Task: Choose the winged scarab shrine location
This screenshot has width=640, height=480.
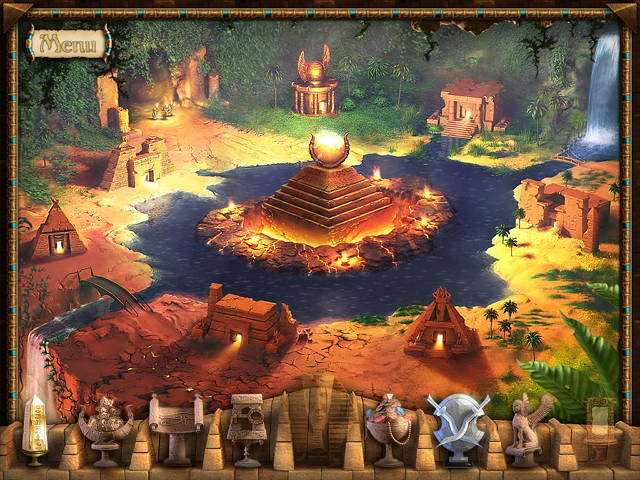Action: point(315,87)
